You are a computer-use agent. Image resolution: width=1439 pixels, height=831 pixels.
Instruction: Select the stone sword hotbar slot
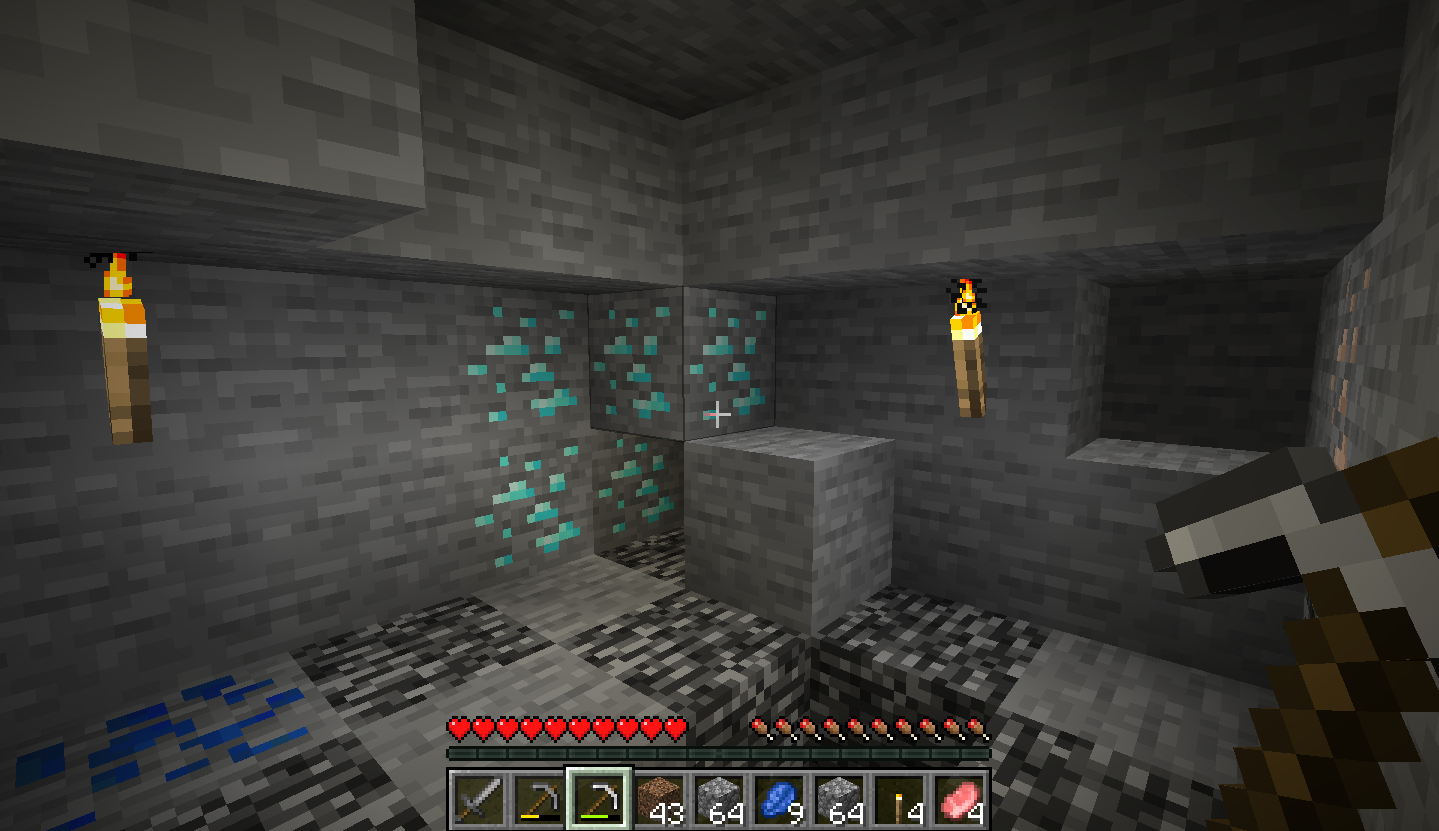477,800
